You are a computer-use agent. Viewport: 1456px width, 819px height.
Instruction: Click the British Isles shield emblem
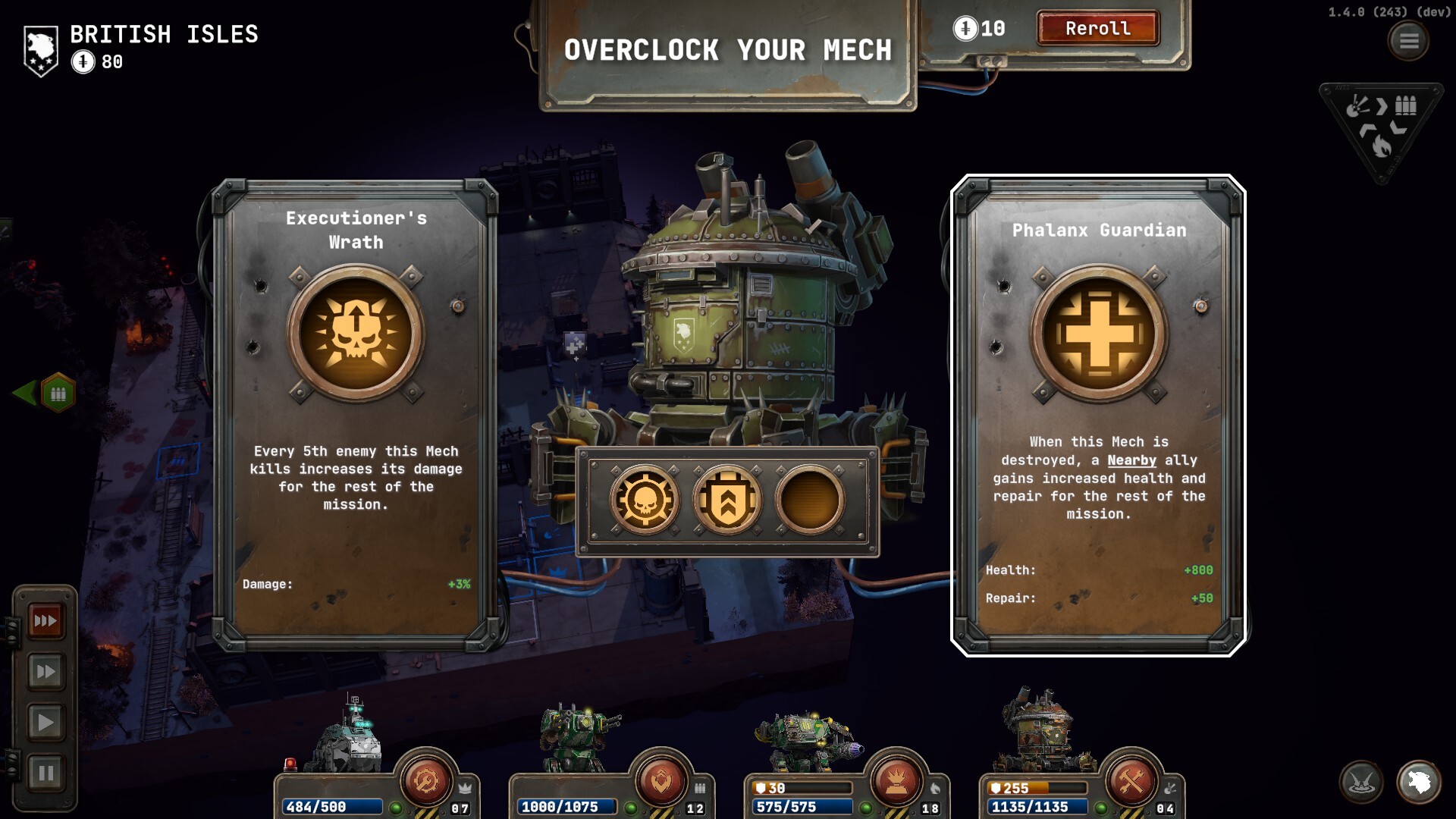[x=41, y=50]
